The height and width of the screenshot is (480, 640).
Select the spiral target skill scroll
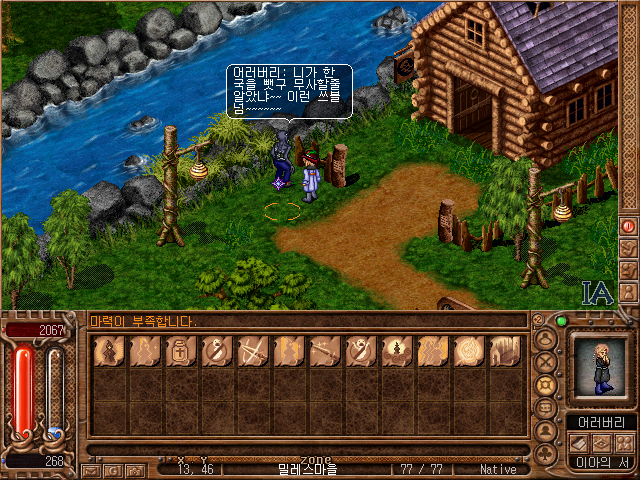click(x=469, y=351)
